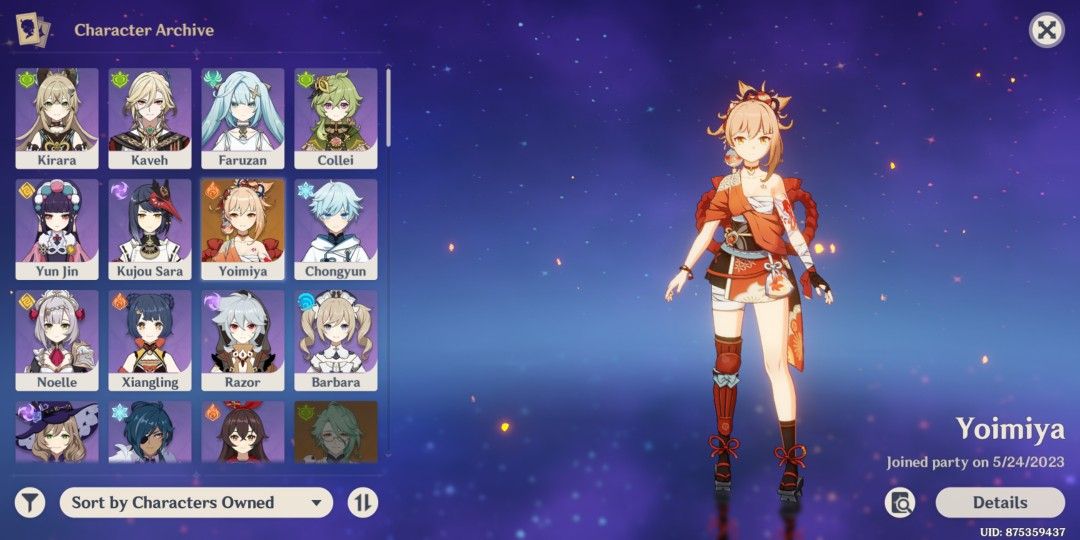Image resolution: width=1080 pixels, height=540 pixels.
Task: Open Yoimiya's Details page
Action: pyautogui.click(x=999, y=502)
